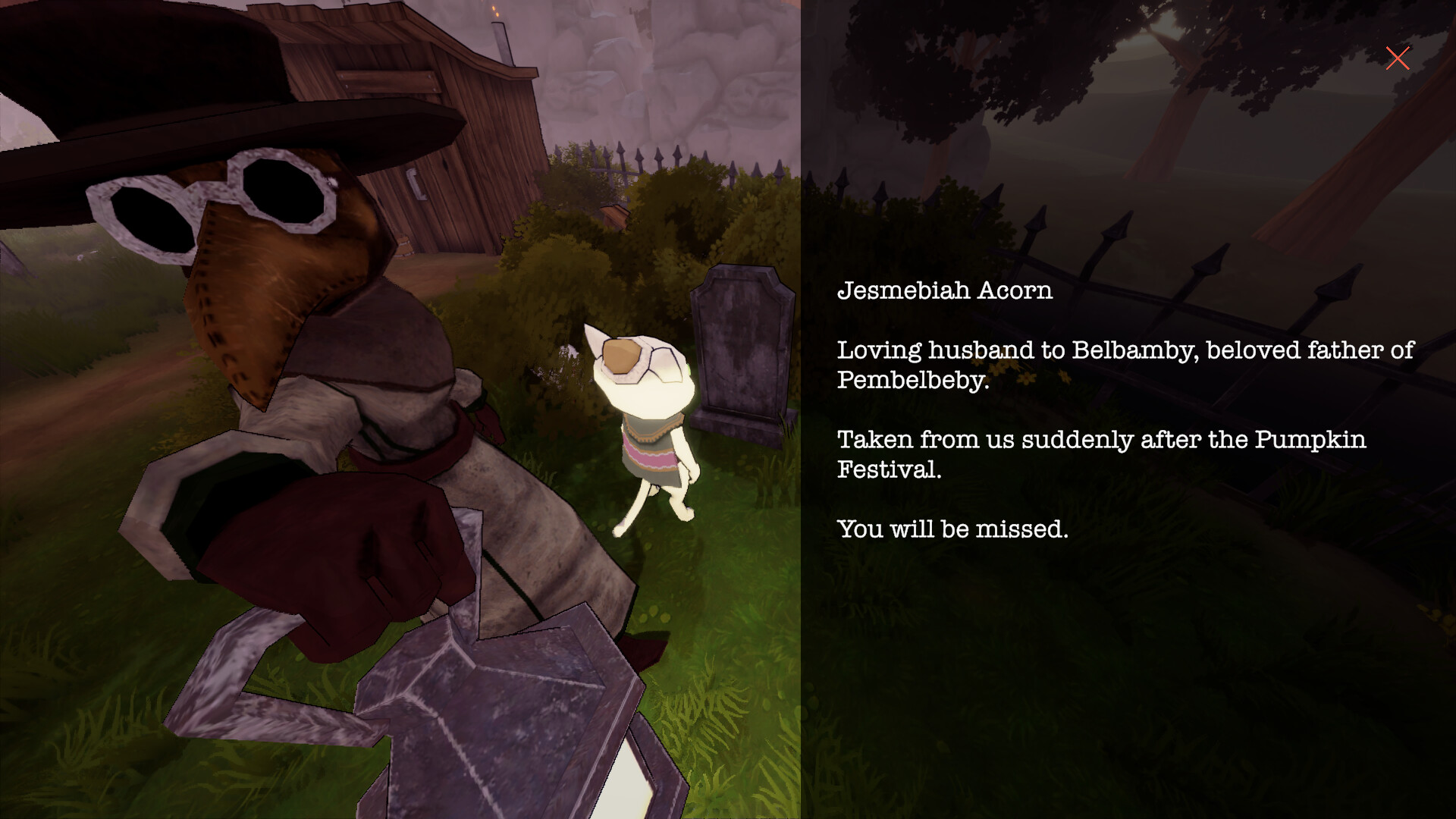Click the line reading You will be missed
1456x819 pixels.
[x=951, y=529]
